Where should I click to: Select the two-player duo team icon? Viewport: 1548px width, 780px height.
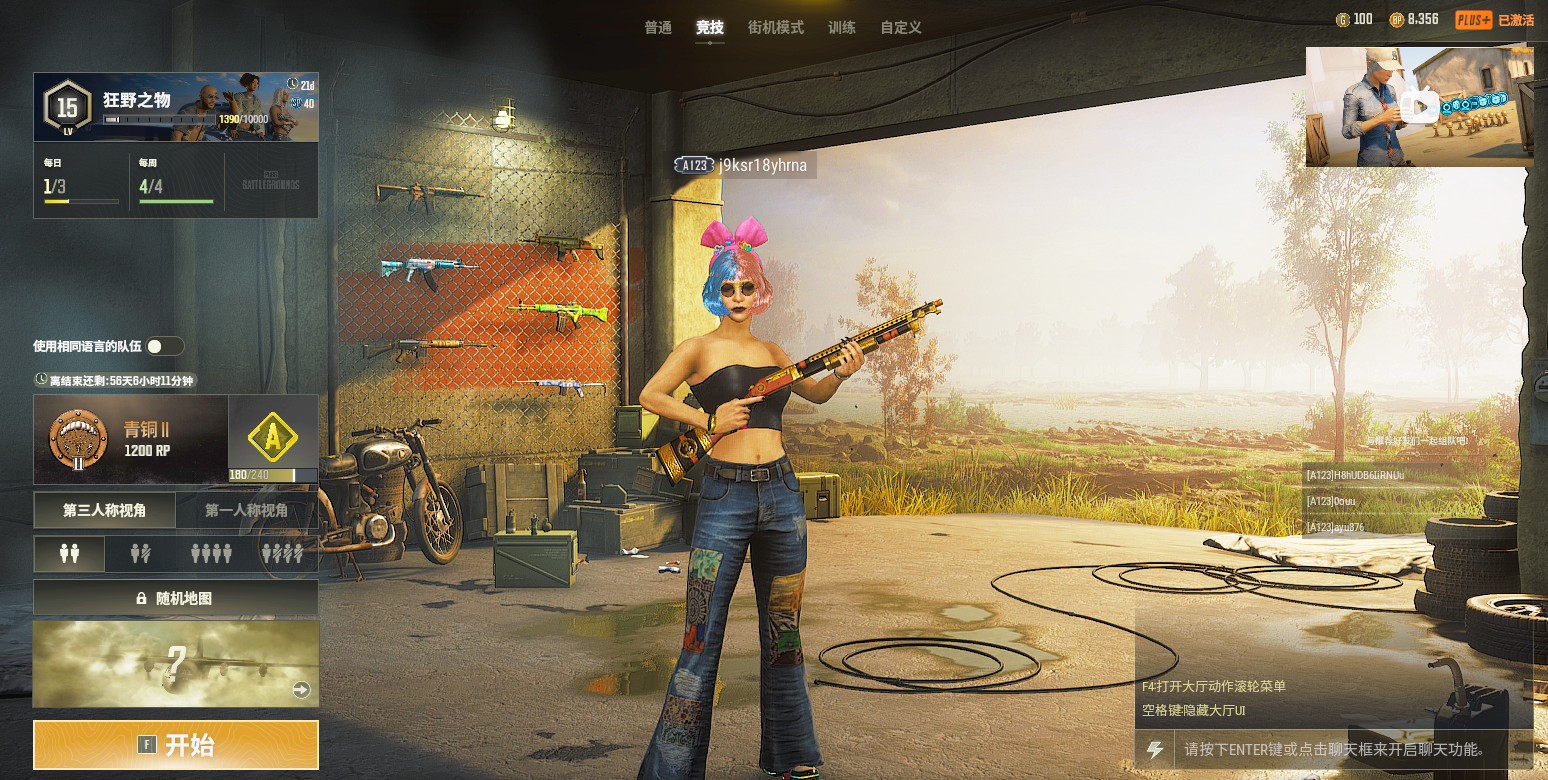(70, 553)
